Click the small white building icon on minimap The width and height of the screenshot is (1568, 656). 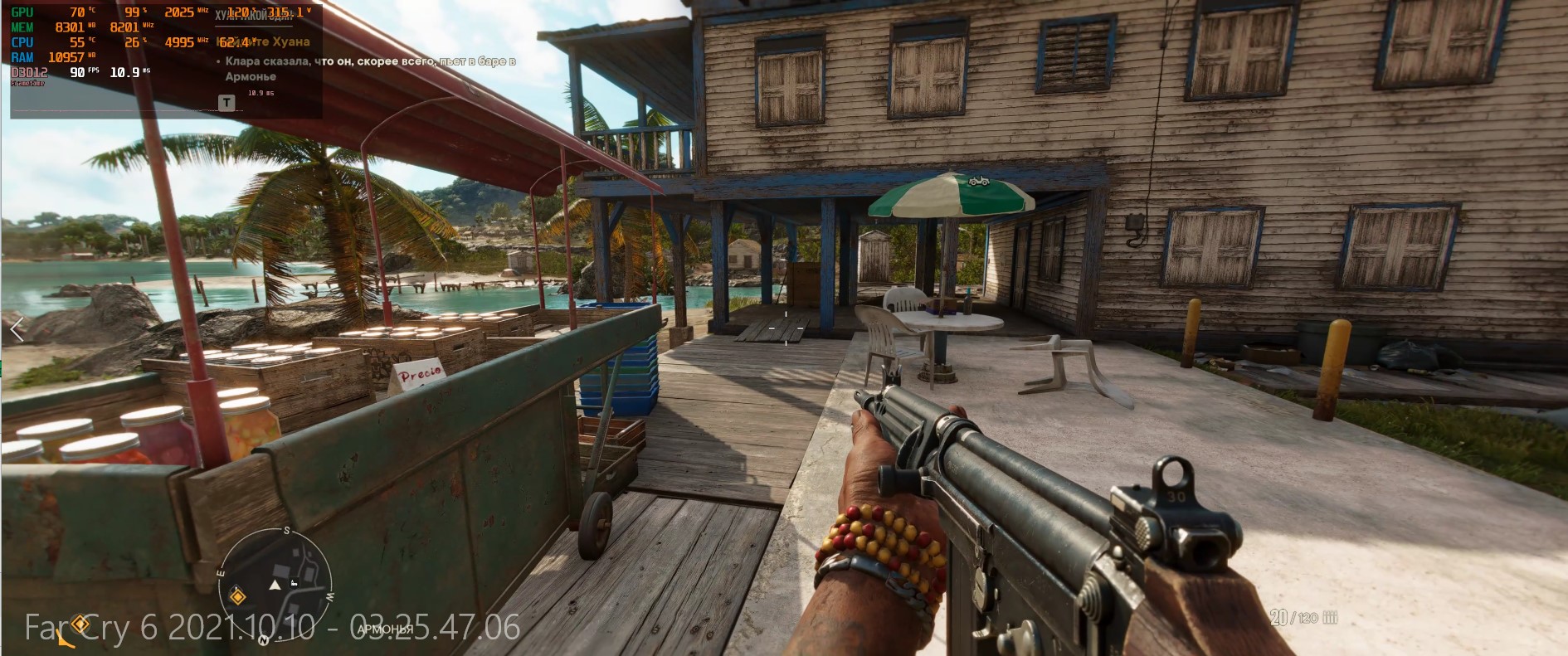tap(294, 583)
